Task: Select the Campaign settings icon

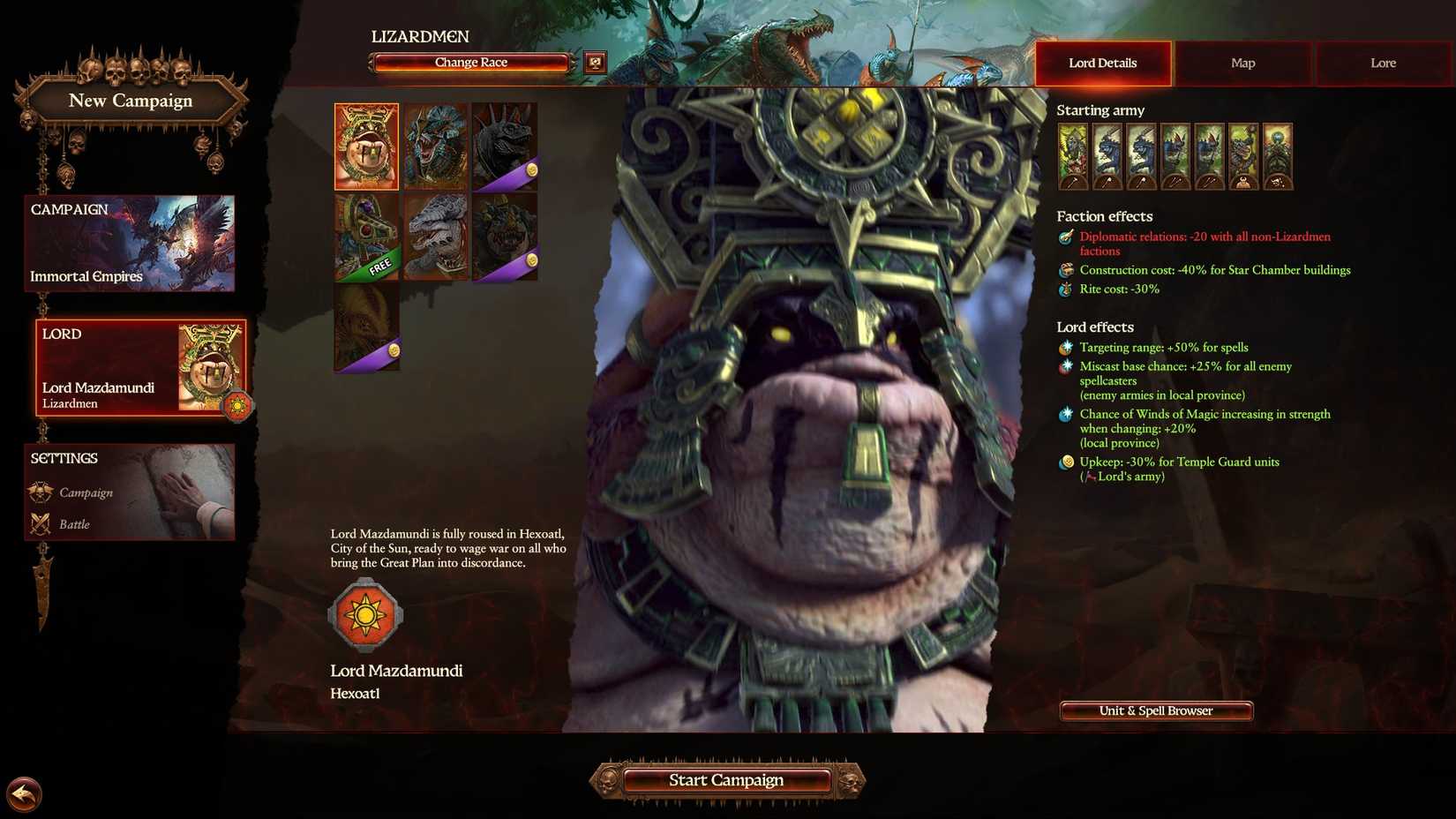Action: [41, 492]
